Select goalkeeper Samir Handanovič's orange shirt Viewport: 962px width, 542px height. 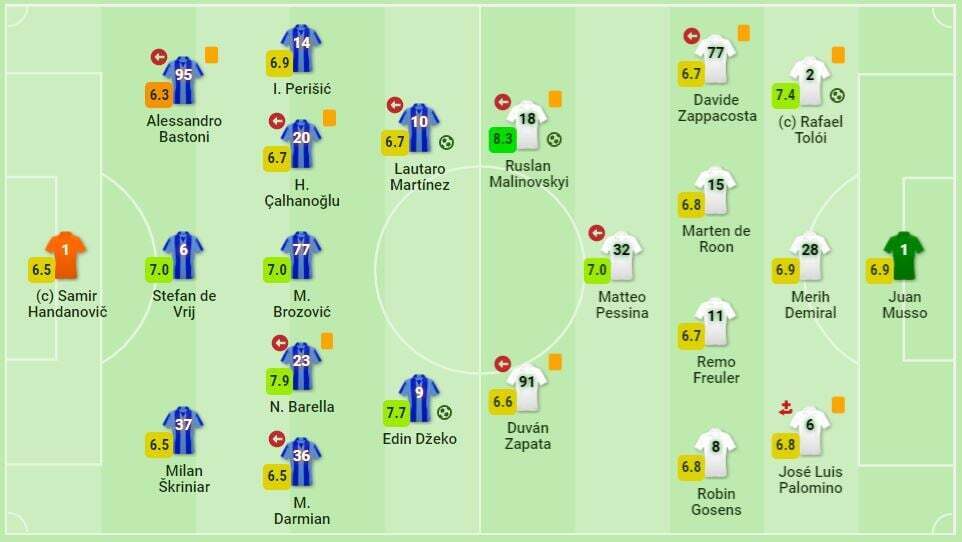pos(66,254)
